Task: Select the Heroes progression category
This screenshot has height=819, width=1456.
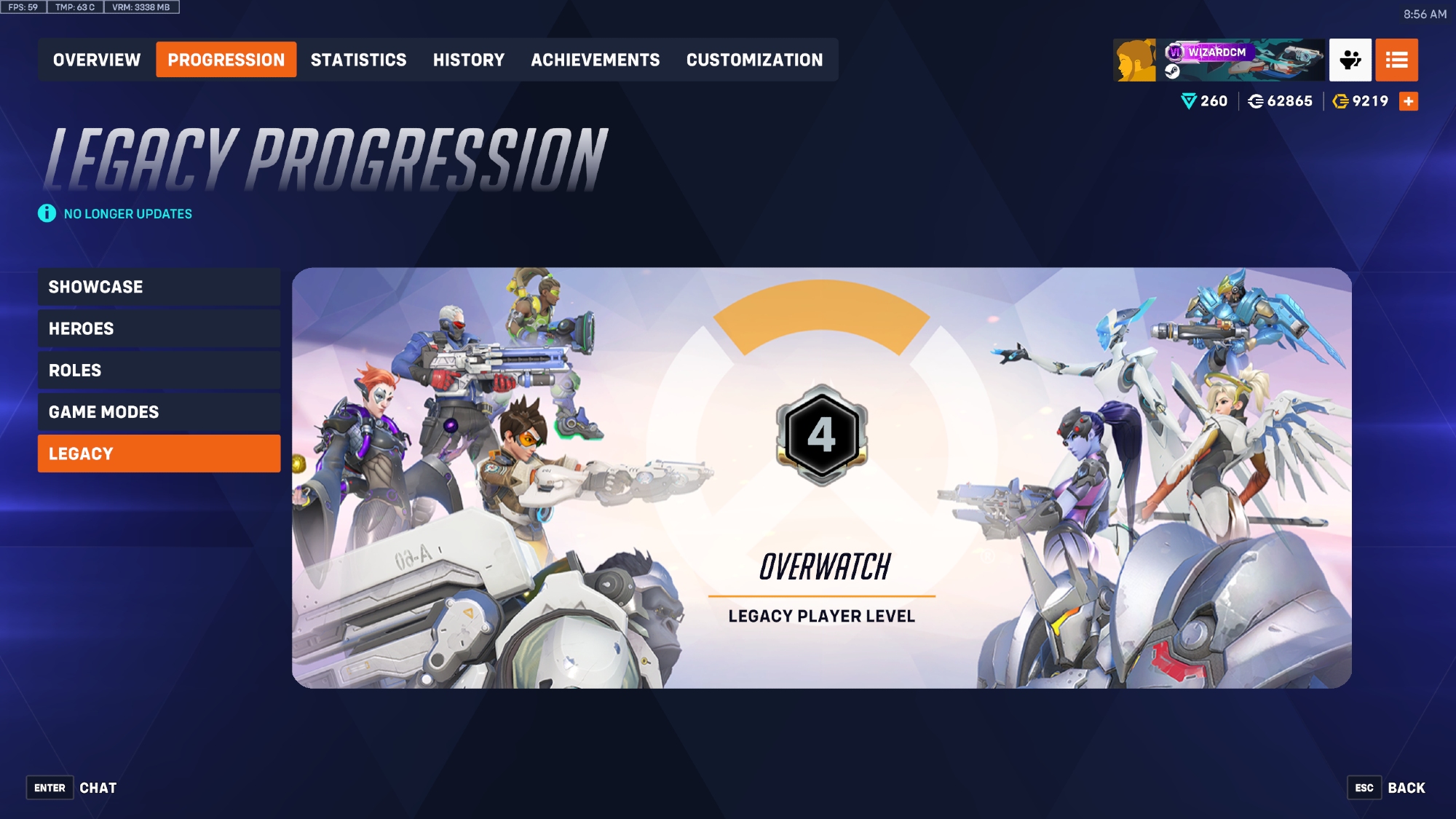Action: 159,328
